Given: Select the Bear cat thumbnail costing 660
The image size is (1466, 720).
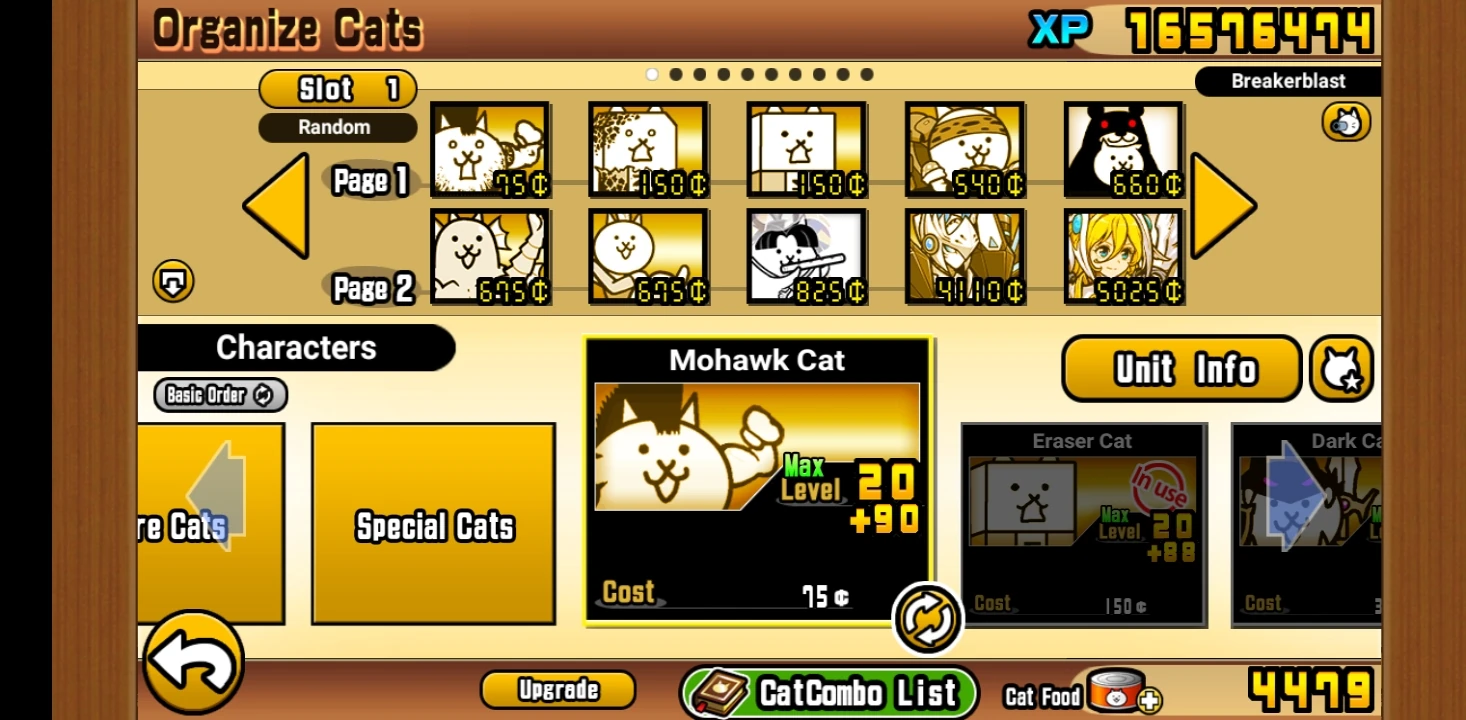Looking at the screenshot, I should 1122,151.
